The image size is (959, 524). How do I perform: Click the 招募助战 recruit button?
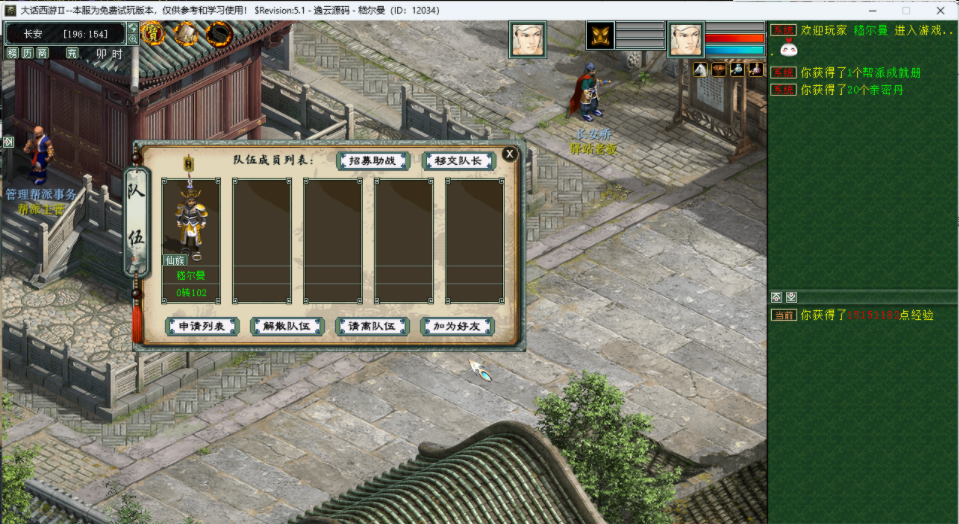[x=373, y=161]
